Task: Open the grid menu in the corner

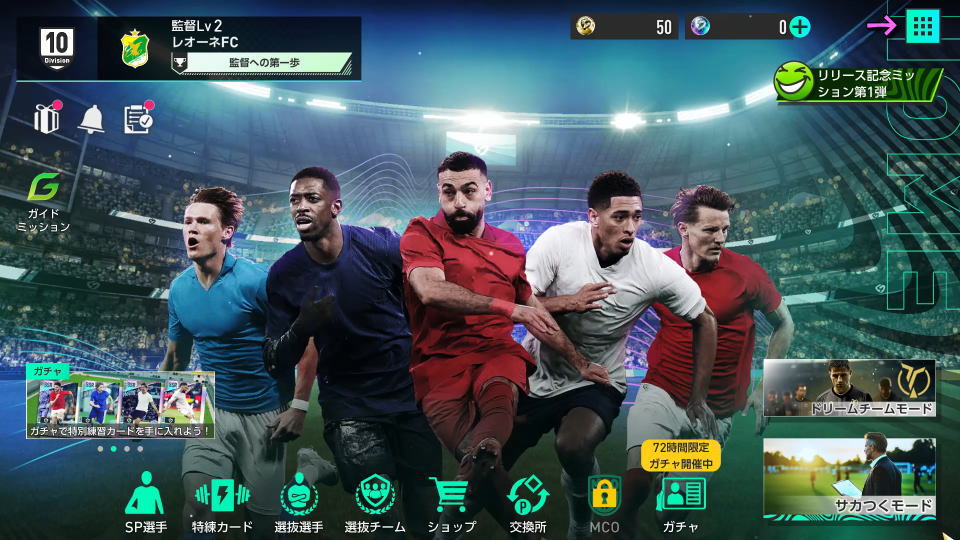Action: click(922, 26)
